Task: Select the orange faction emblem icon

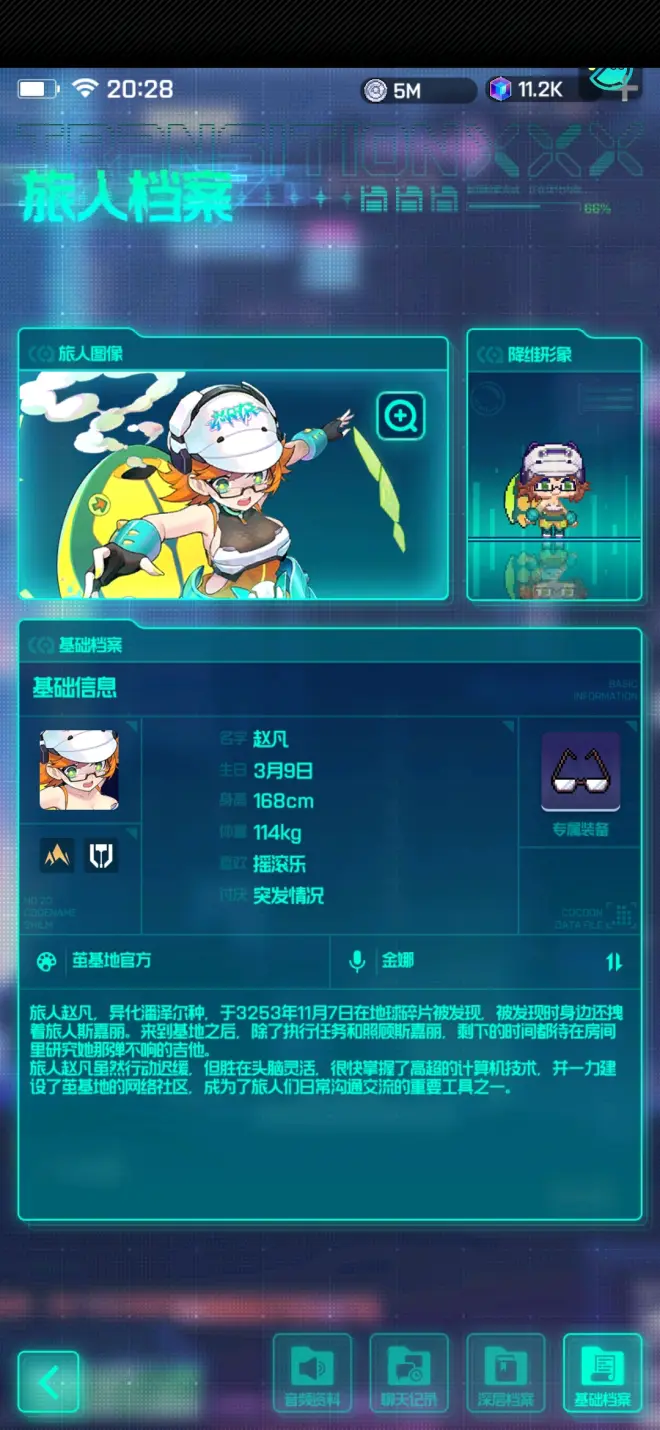Action: [57, 855]
